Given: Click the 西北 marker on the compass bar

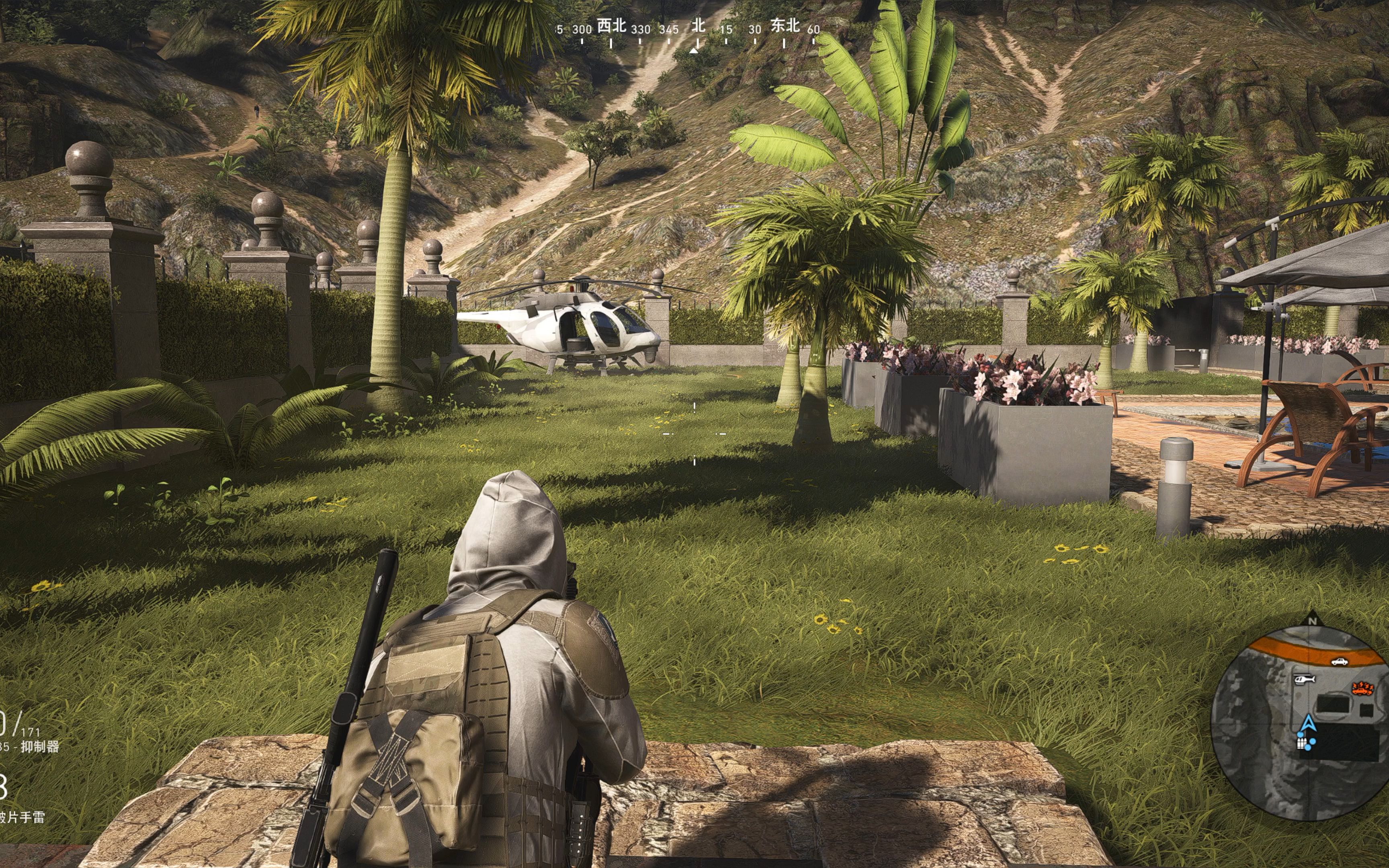Looking at the screenshot, I should pos(611,26).
